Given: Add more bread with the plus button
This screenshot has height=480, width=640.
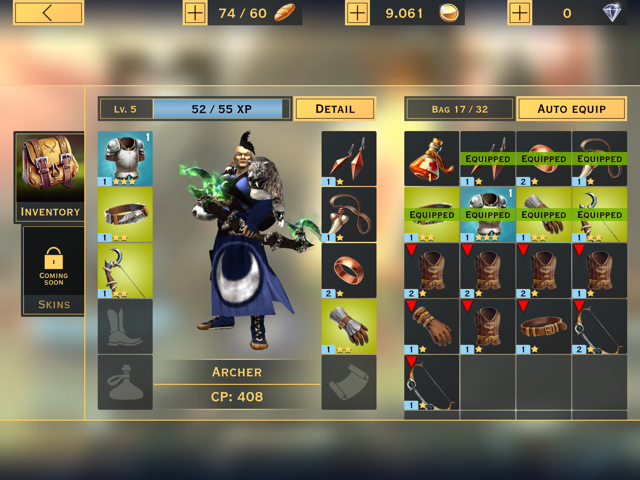Looking at the screenshot, I should [195, 13].
